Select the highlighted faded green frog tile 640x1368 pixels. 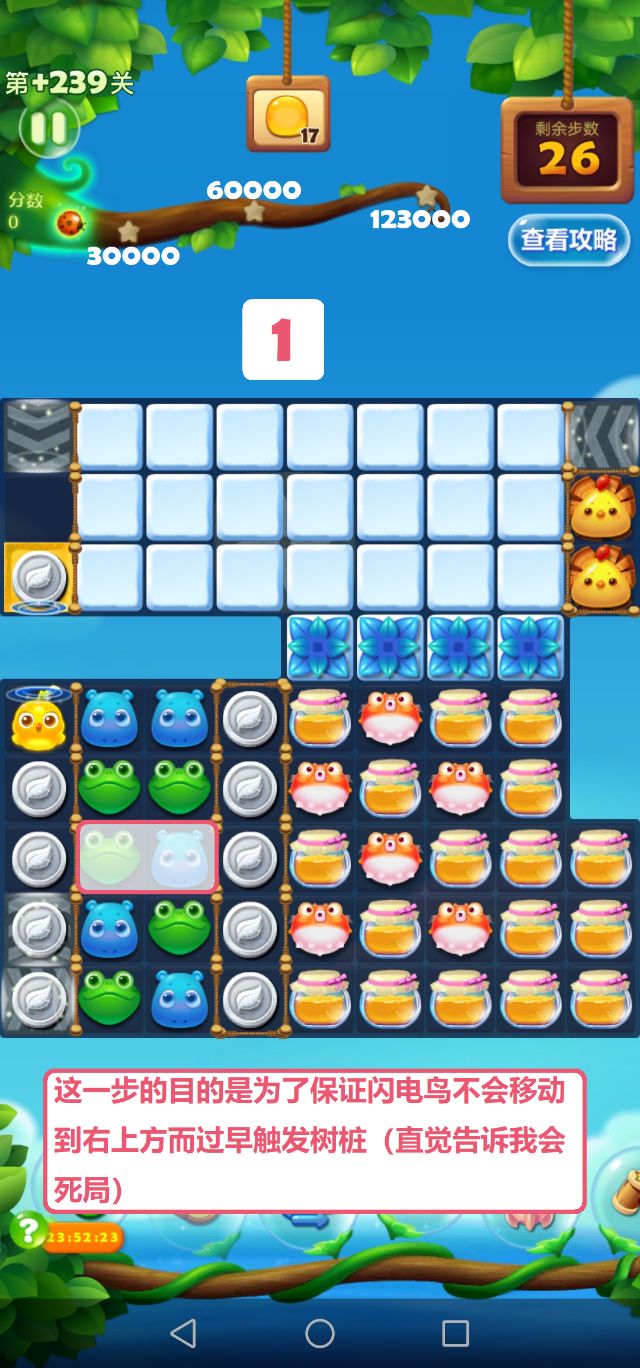click(110, 858)
